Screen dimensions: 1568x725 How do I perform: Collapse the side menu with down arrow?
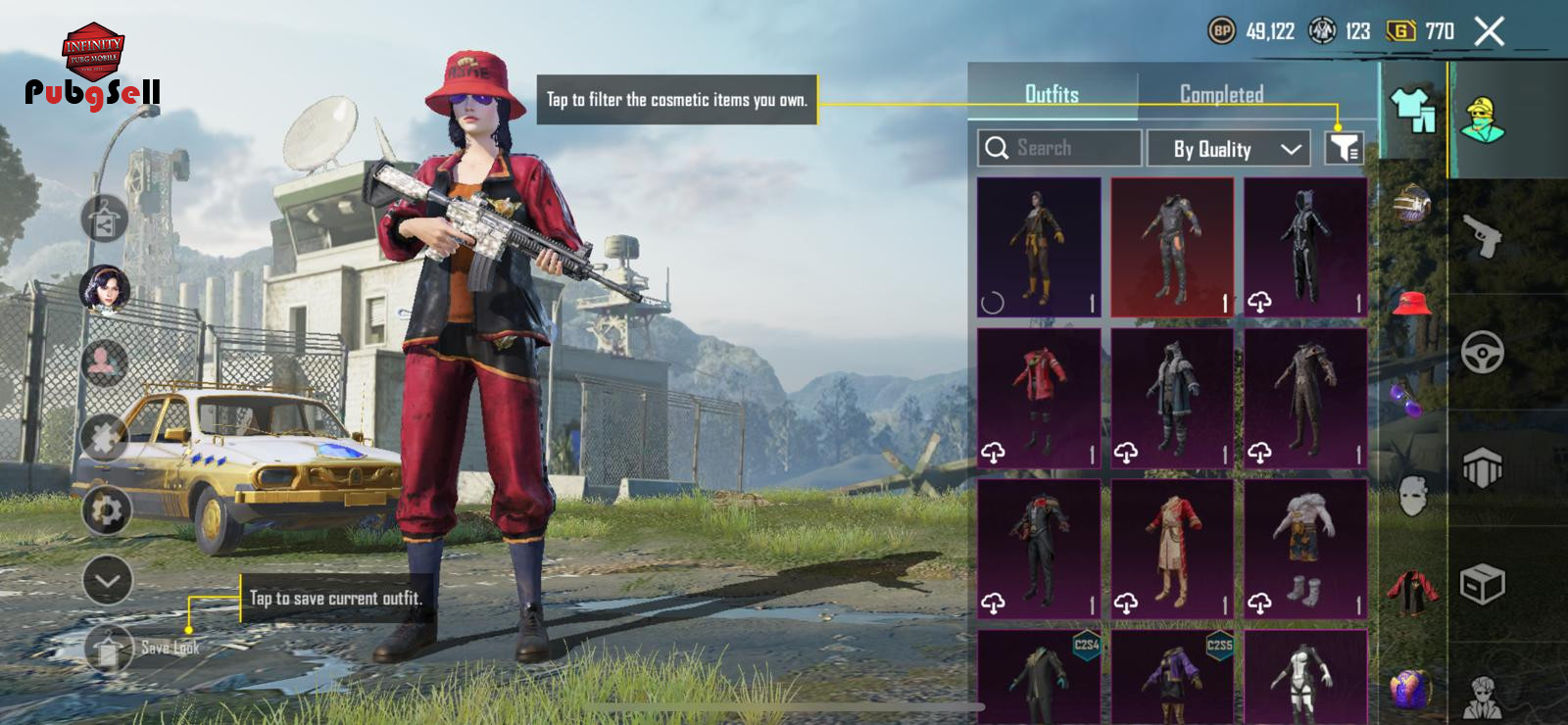click(x=107, y=580)
